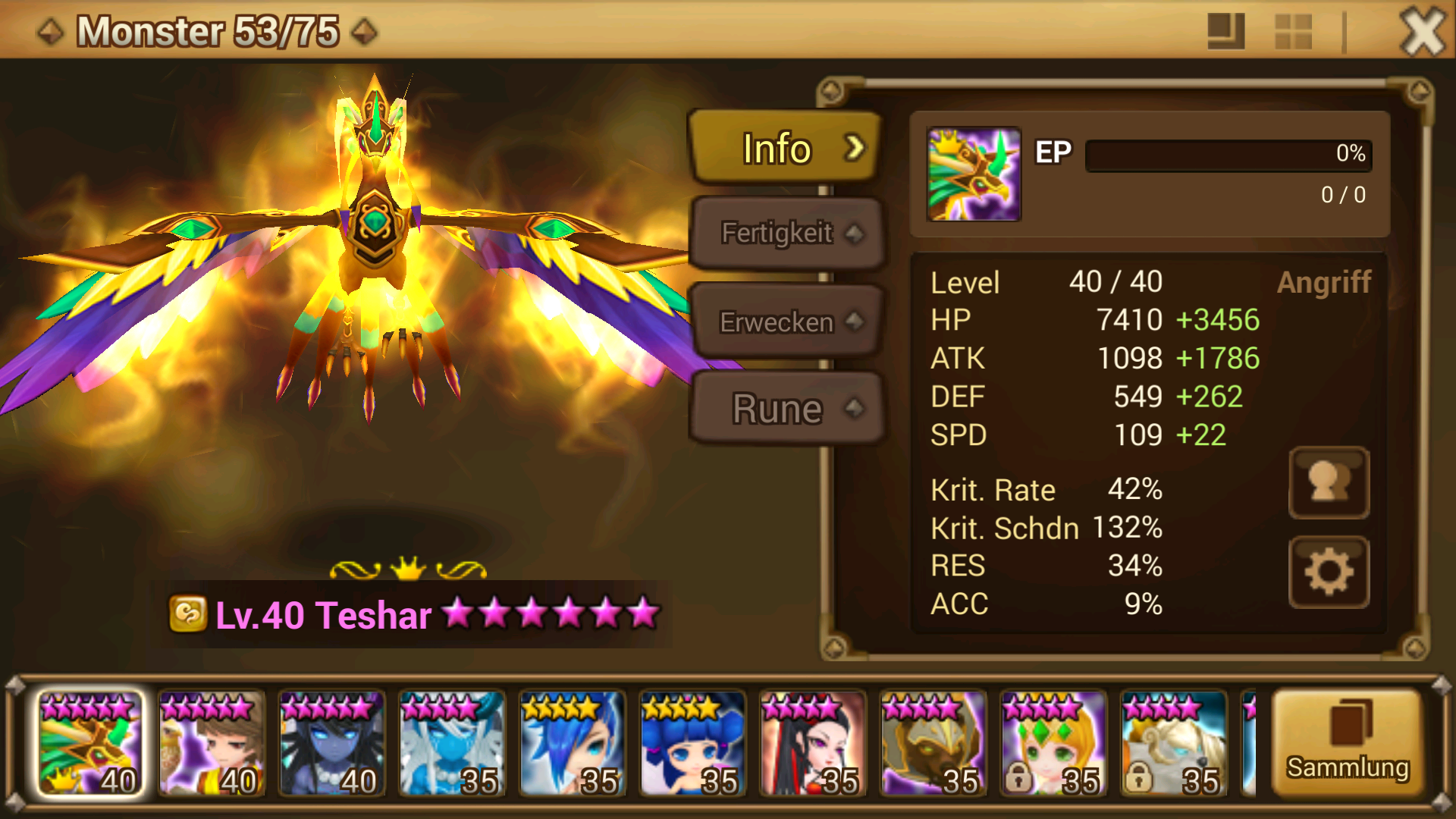Open the Teshar portrait icon beside EP bar
This screenshot has width=1456, height=819.
click(x=973, y=173)
